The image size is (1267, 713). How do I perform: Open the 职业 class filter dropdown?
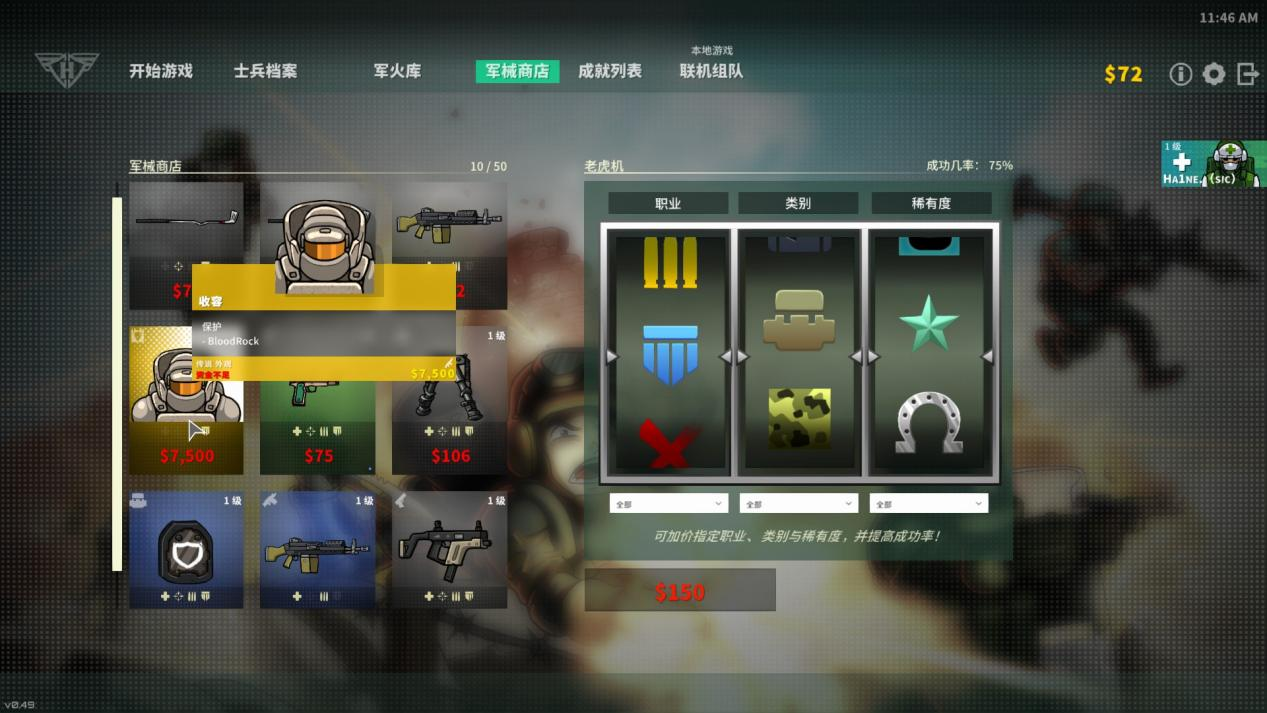point(668,504)
